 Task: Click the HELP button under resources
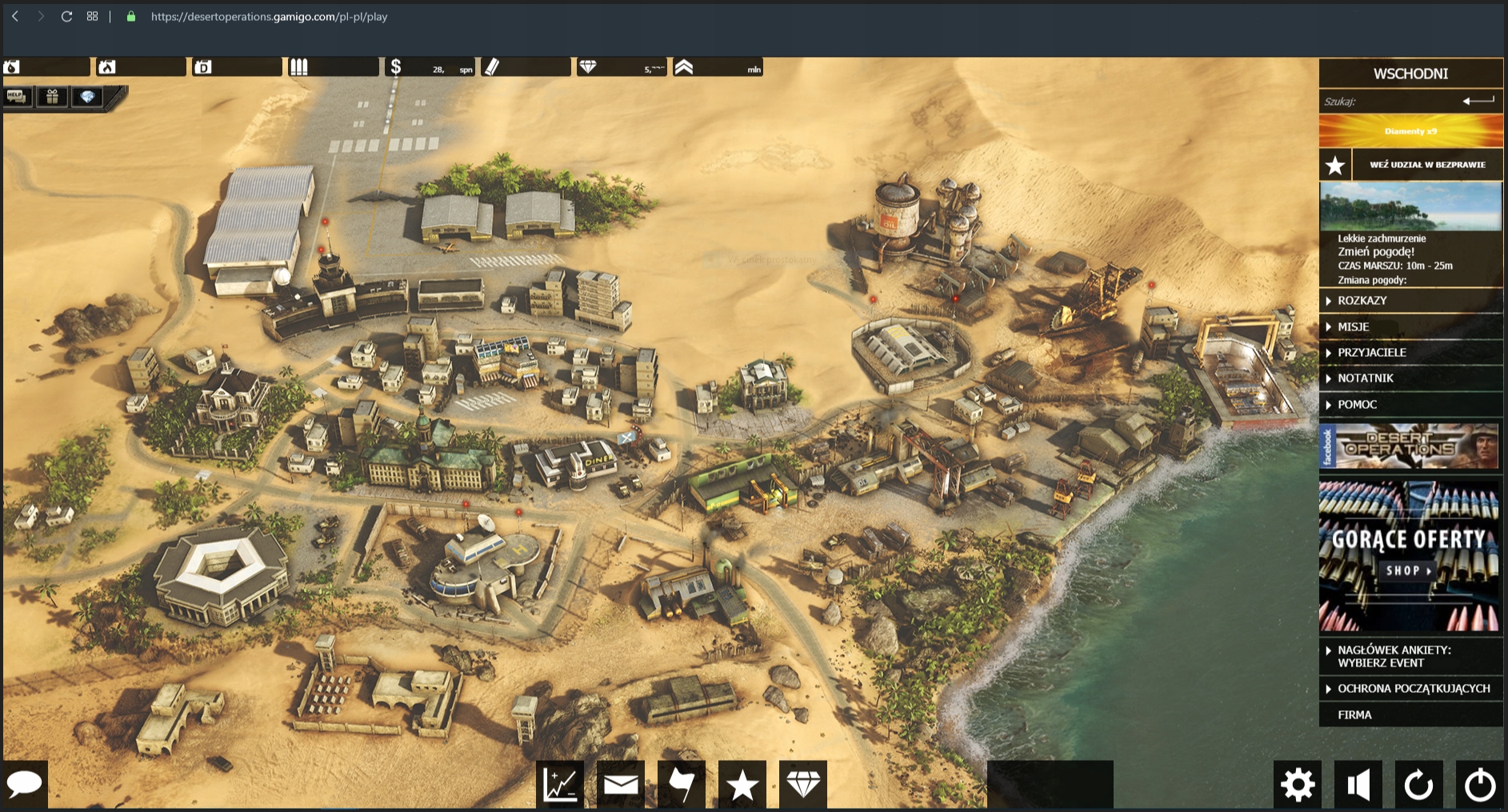pos(16,97)
